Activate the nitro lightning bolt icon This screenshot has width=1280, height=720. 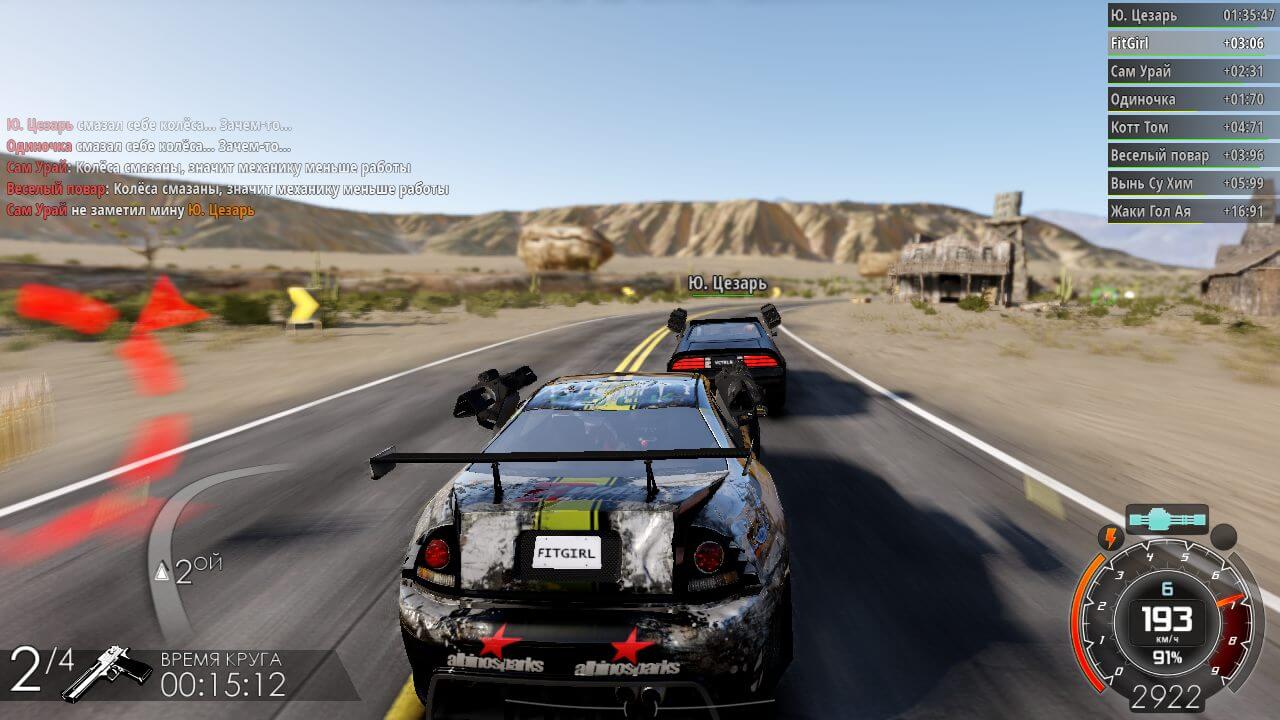pyautogui.click(x=1110, y=538)
